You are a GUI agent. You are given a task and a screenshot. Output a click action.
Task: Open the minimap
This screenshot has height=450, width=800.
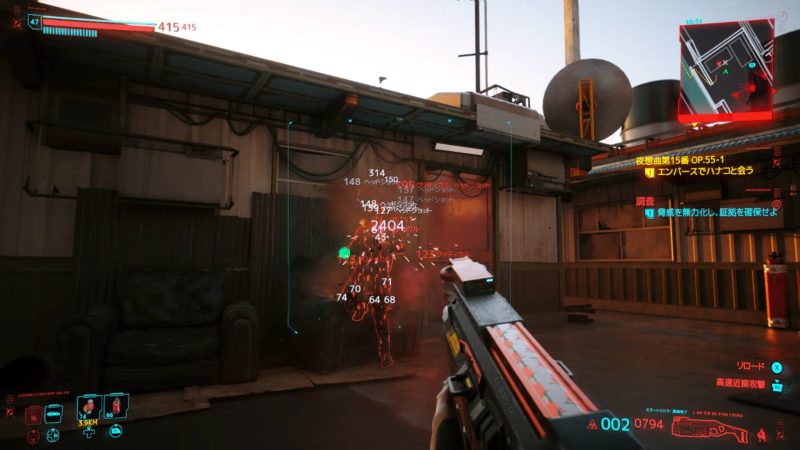pos(725,67)
